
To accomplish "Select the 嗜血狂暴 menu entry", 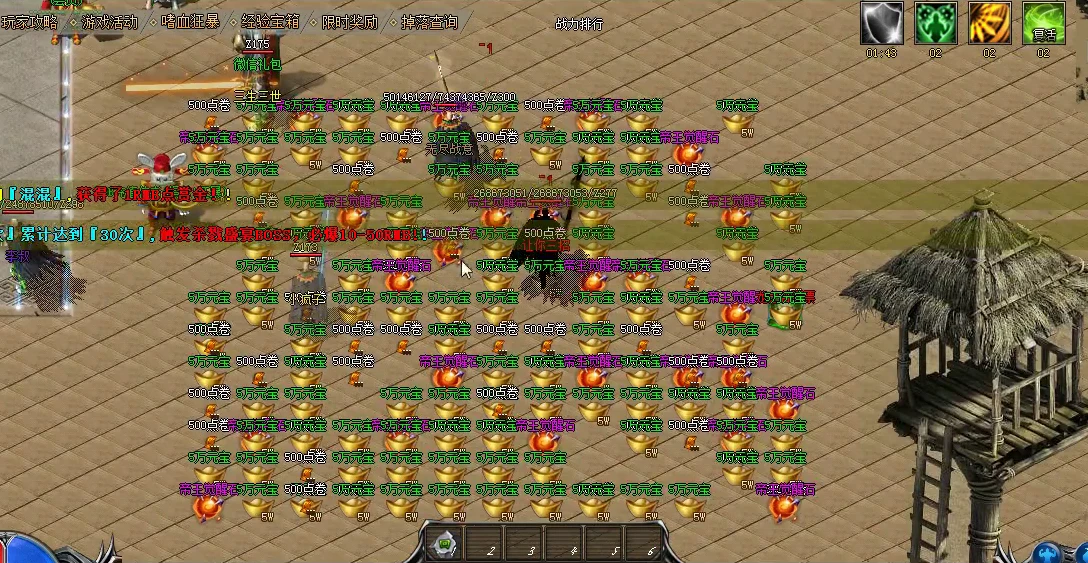I will point(190,22).
